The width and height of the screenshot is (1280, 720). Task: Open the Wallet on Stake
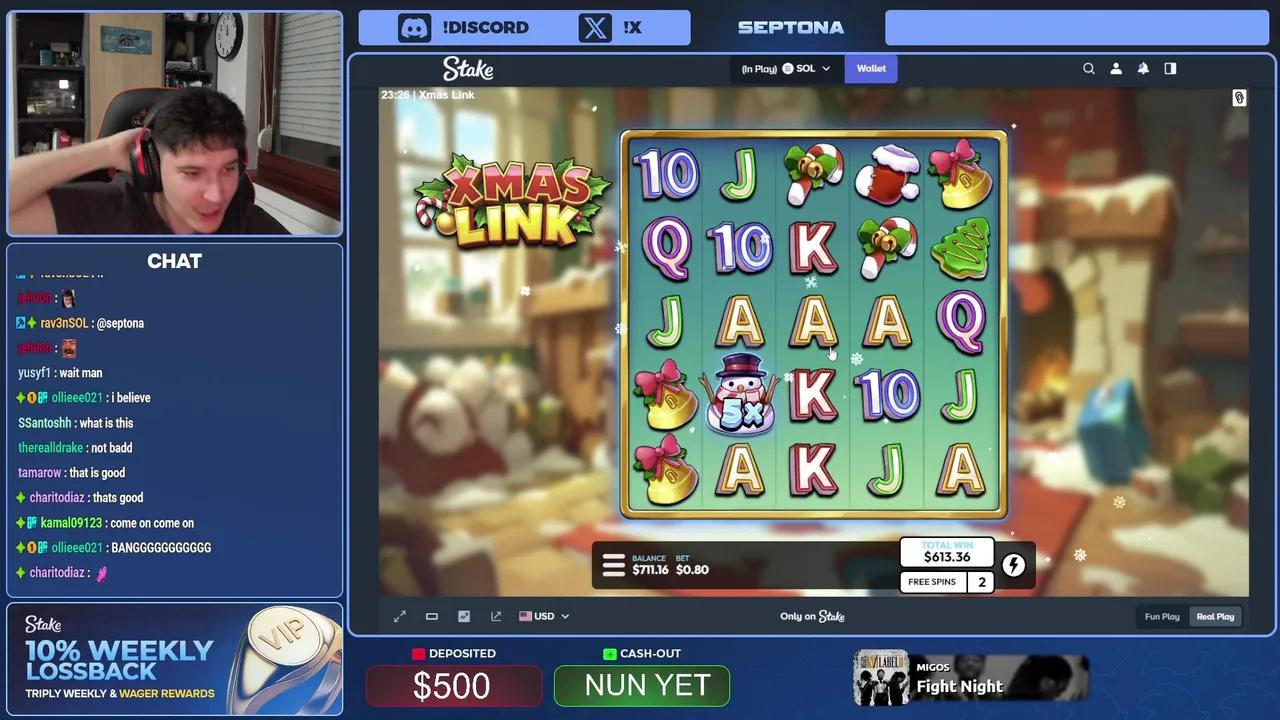point(871,68)
